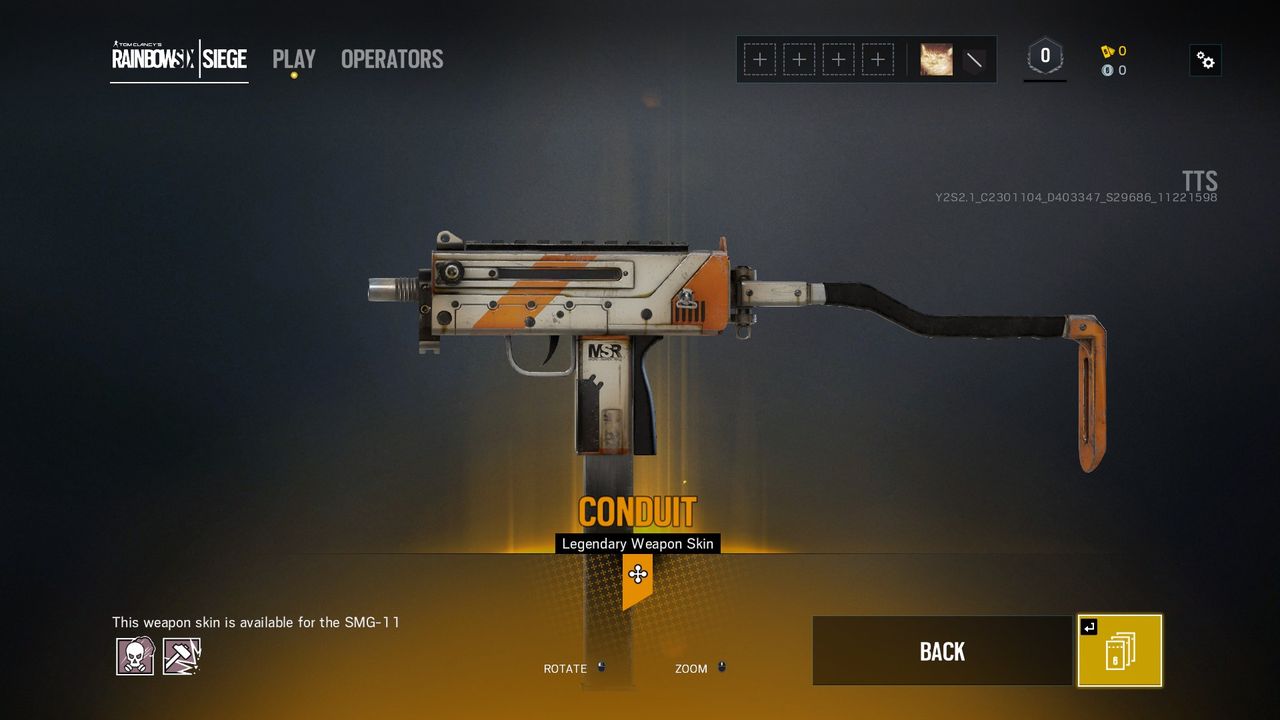The image size is (1280, 720).
Task: Click the Rainbow Six Siege logo
Action: coord(178,59)
